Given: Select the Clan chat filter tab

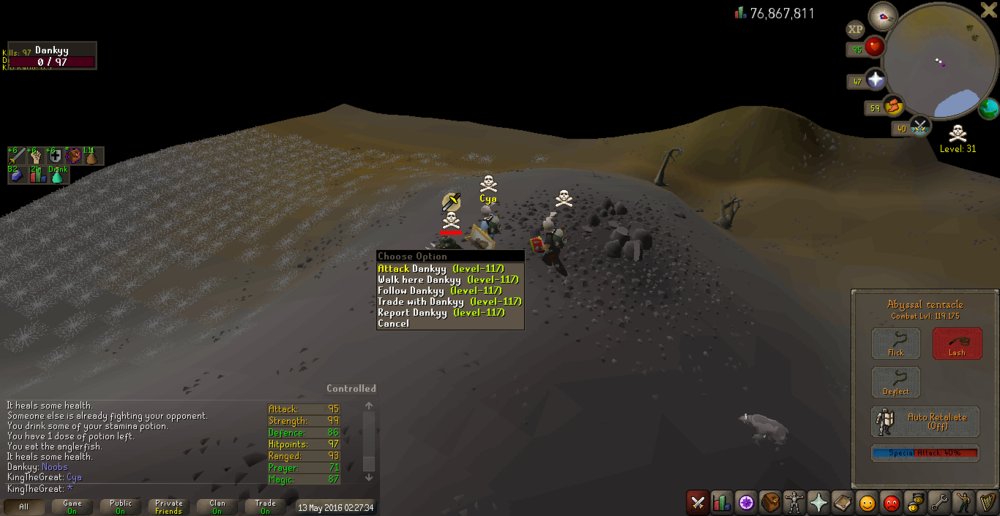Looking at the screenshot, I should point(217,507).
